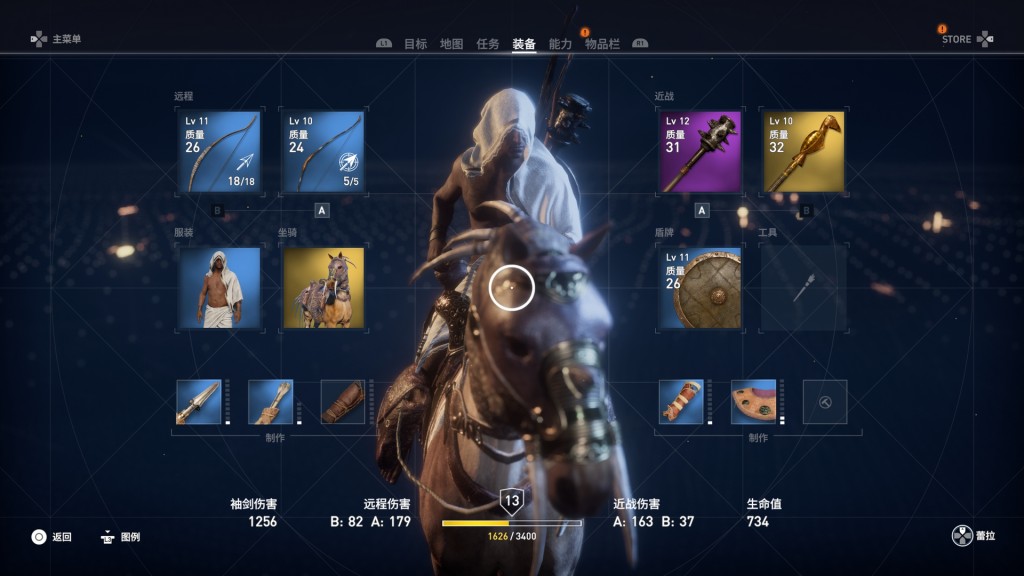Switch to the 能力 tab
The height and width of the screenshot is (576, 1024).
(561, 44)
